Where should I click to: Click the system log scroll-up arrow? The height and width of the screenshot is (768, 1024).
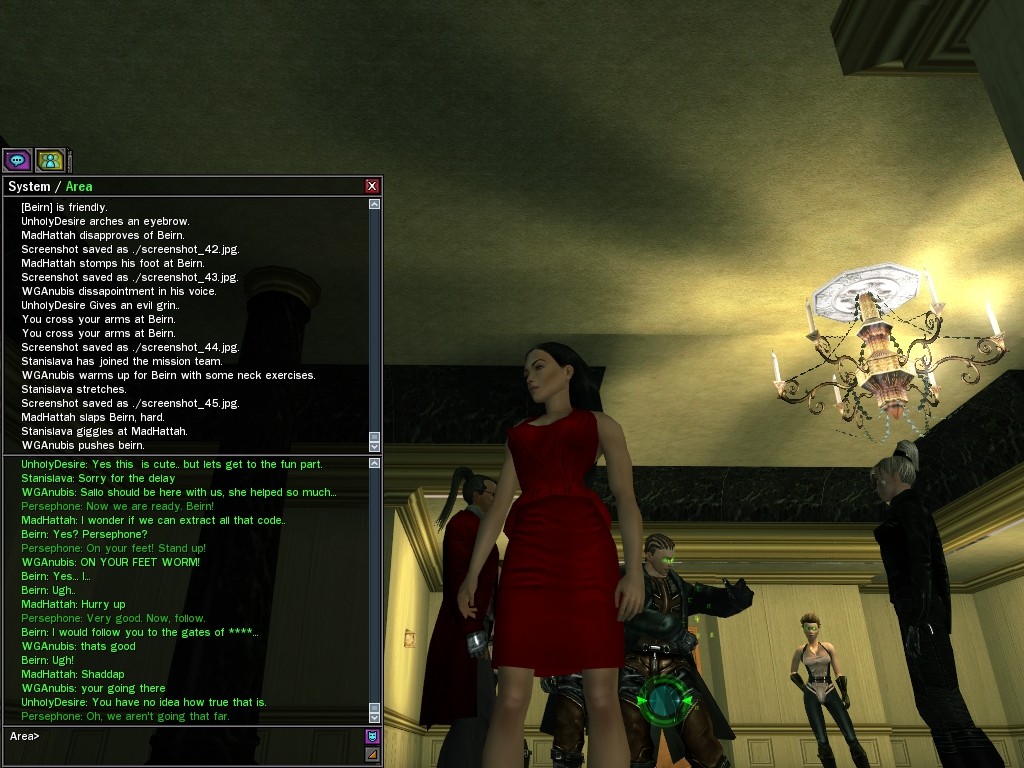click(374, 204)
